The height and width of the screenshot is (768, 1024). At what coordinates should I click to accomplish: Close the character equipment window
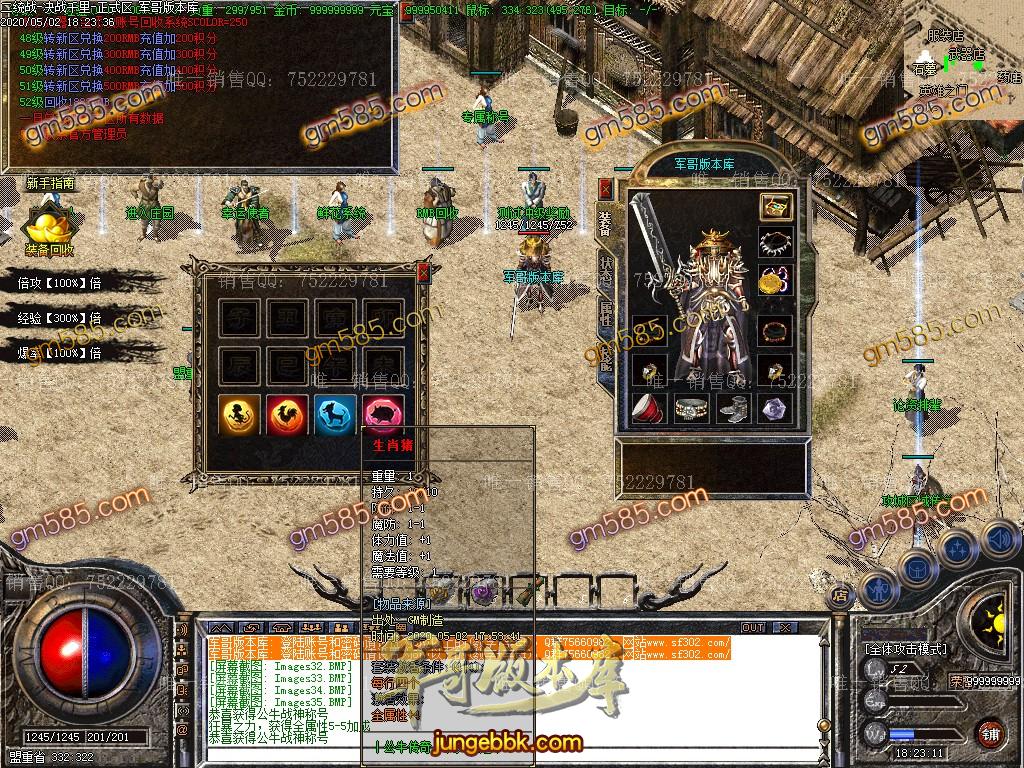click(605, 189)
